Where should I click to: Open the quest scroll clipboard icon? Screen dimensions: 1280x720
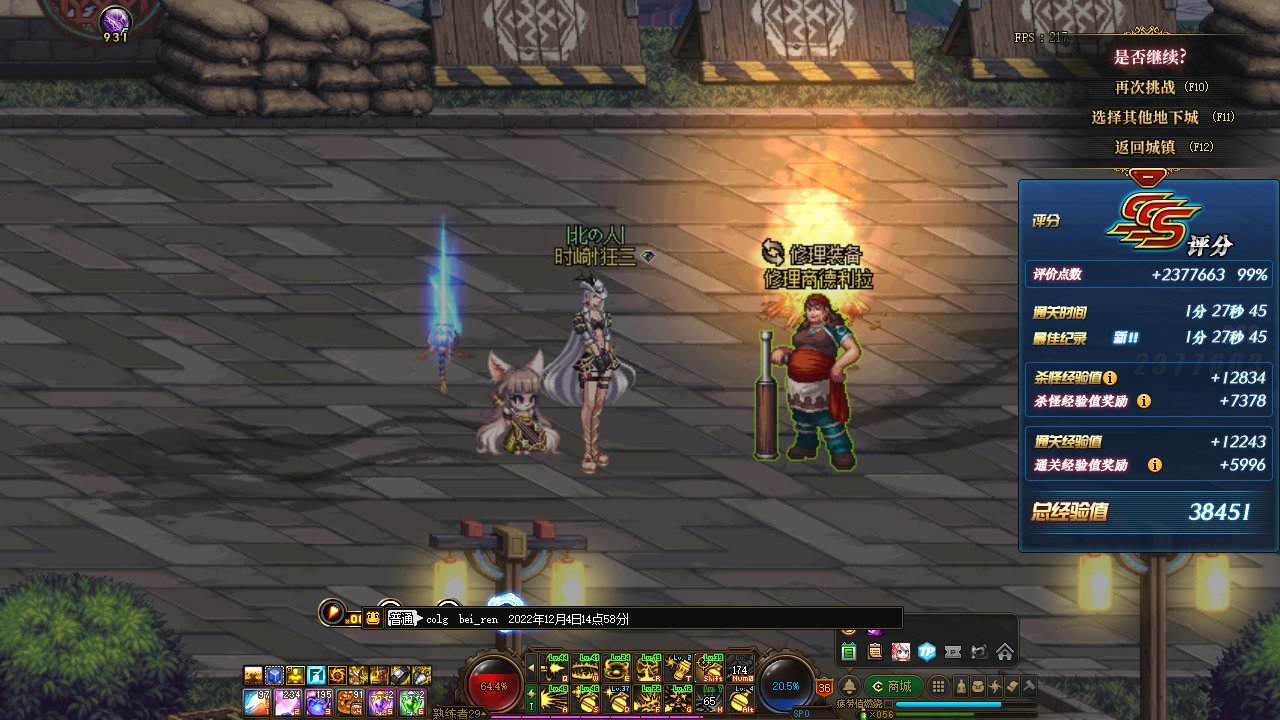pyautogui.click(x=875, y=652)
